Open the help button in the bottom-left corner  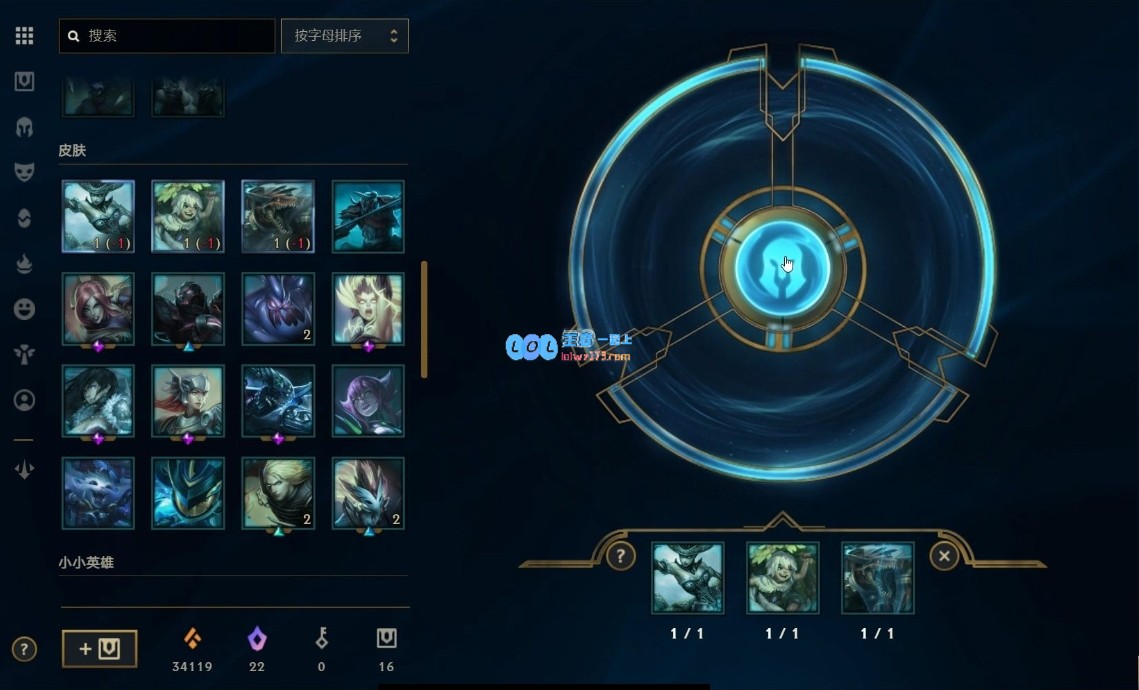click(25, 649)
